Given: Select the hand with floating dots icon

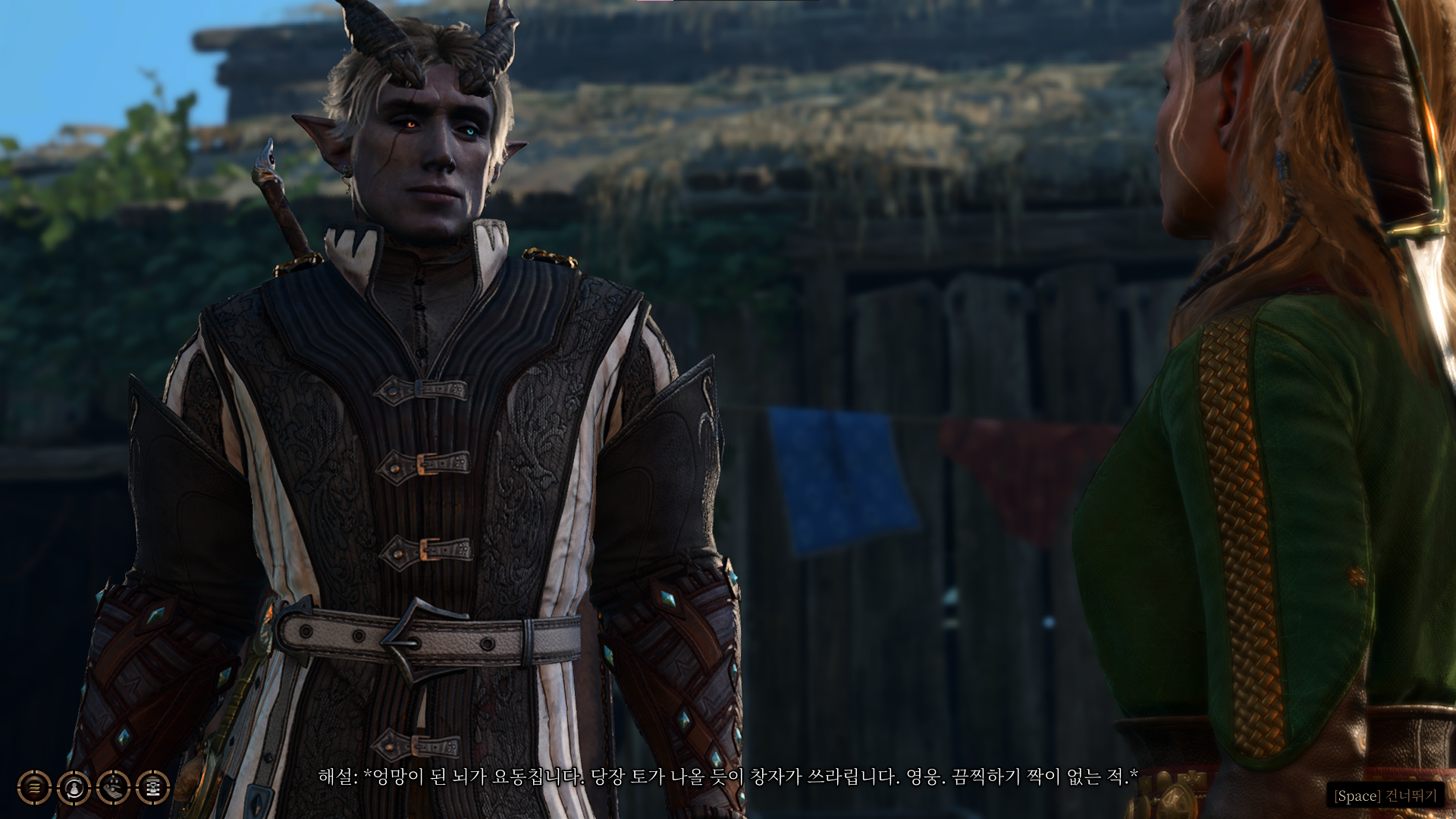Looking at the screenshot, I should coord(113,788).
